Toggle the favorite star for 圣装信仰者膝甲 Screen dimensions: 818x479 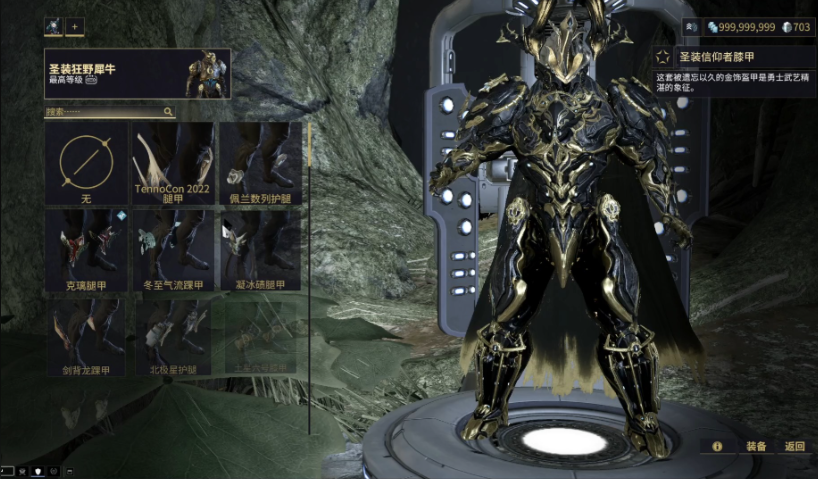(x=664, y=58)
